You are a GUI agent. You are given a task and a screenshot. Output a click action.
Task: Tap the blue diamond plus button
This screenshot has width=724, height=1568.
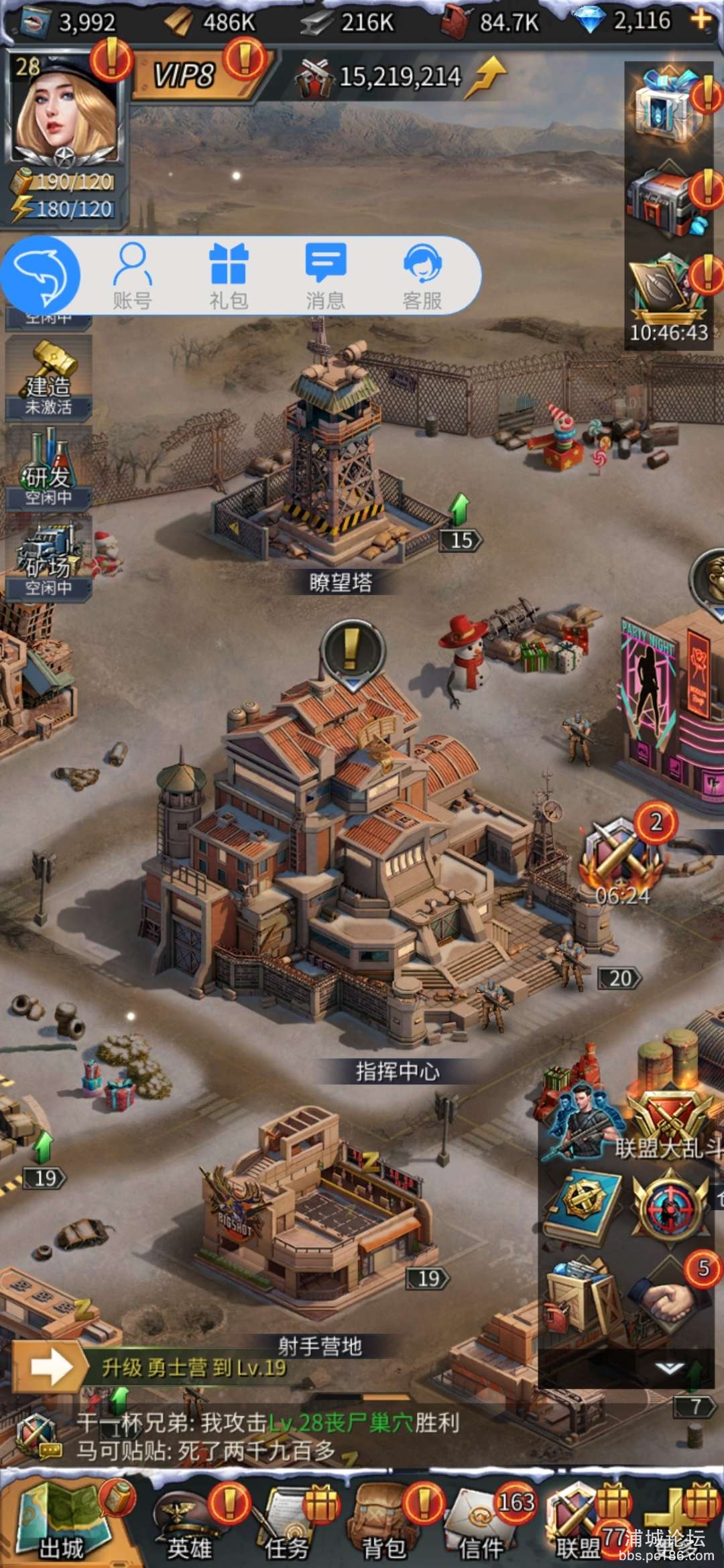click(x=701, y=20)
